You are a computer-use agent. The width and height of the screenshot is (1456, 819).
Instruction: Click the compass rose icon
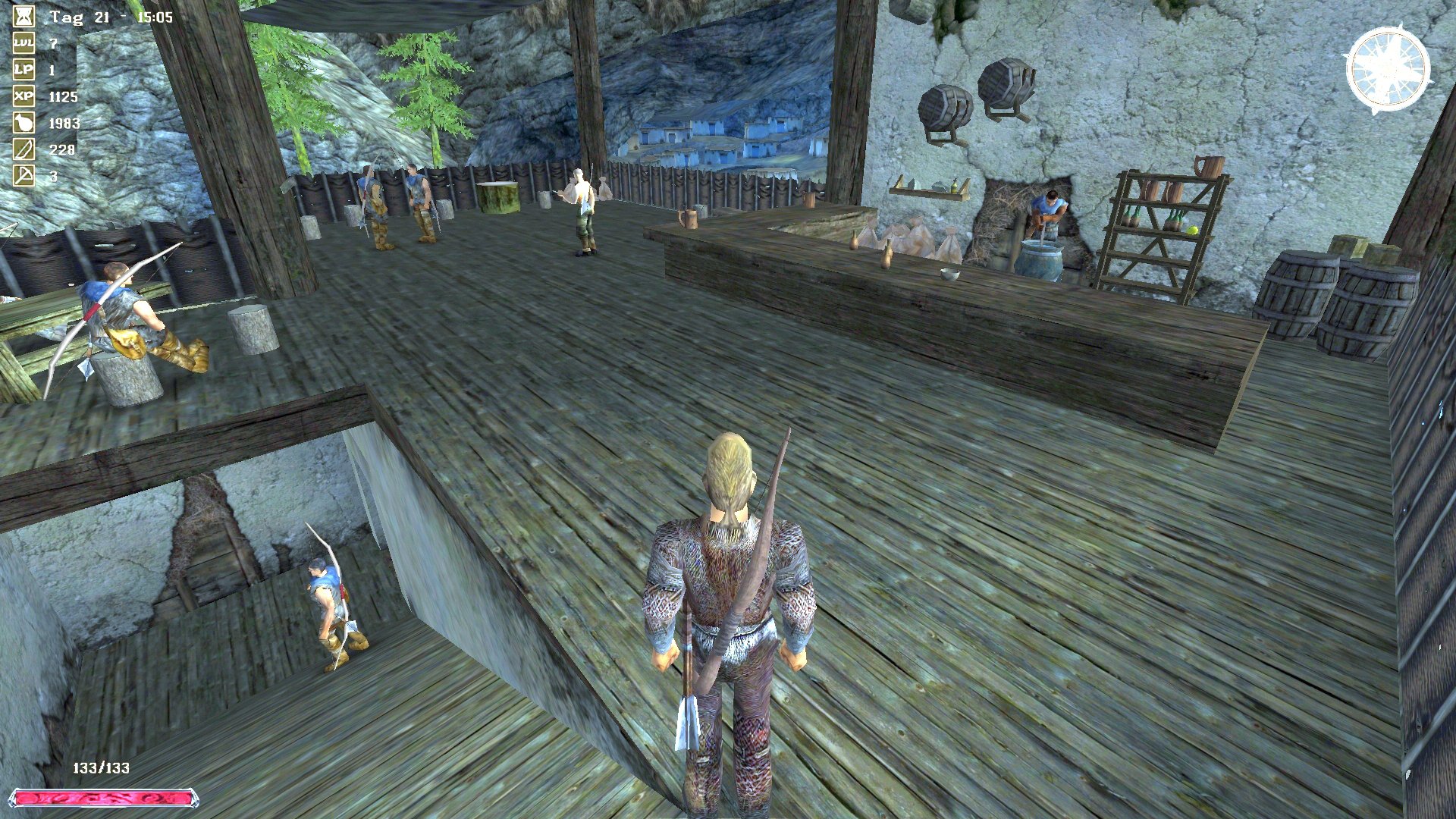point(1387,69)
